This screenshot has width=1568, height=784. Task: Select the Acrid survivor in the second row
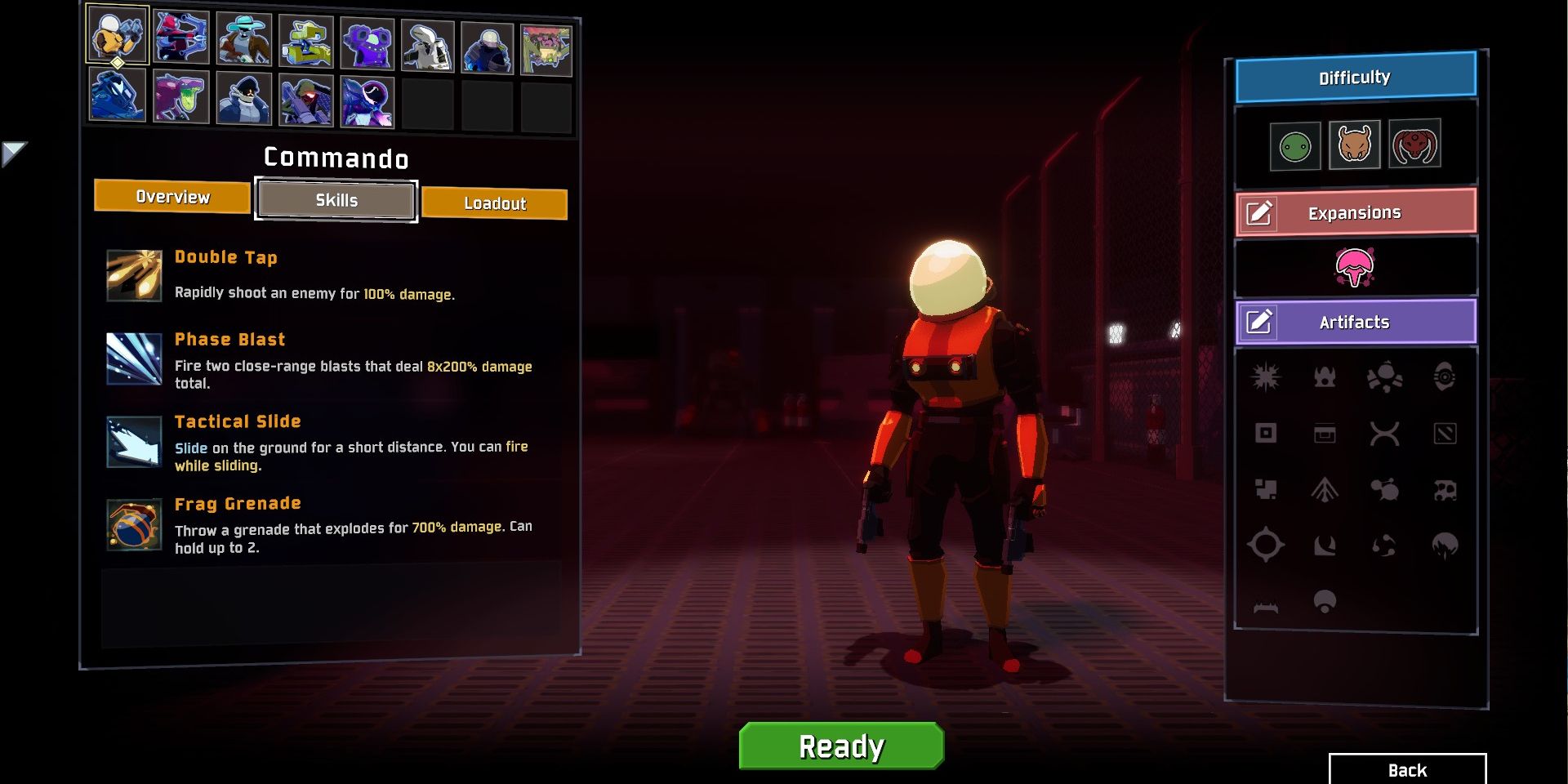point(178,96)
